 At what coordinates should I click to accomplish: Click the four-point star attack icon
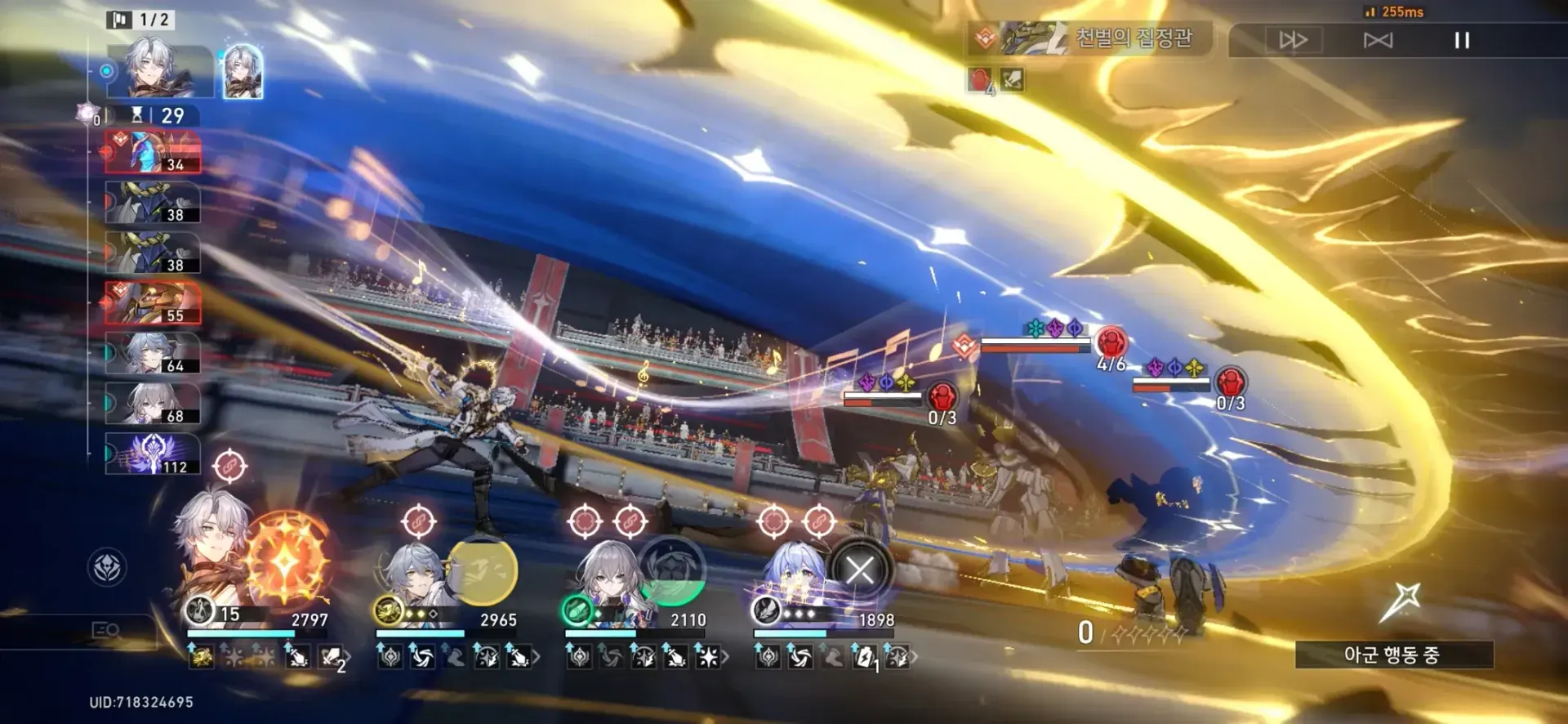[1401, 602]
